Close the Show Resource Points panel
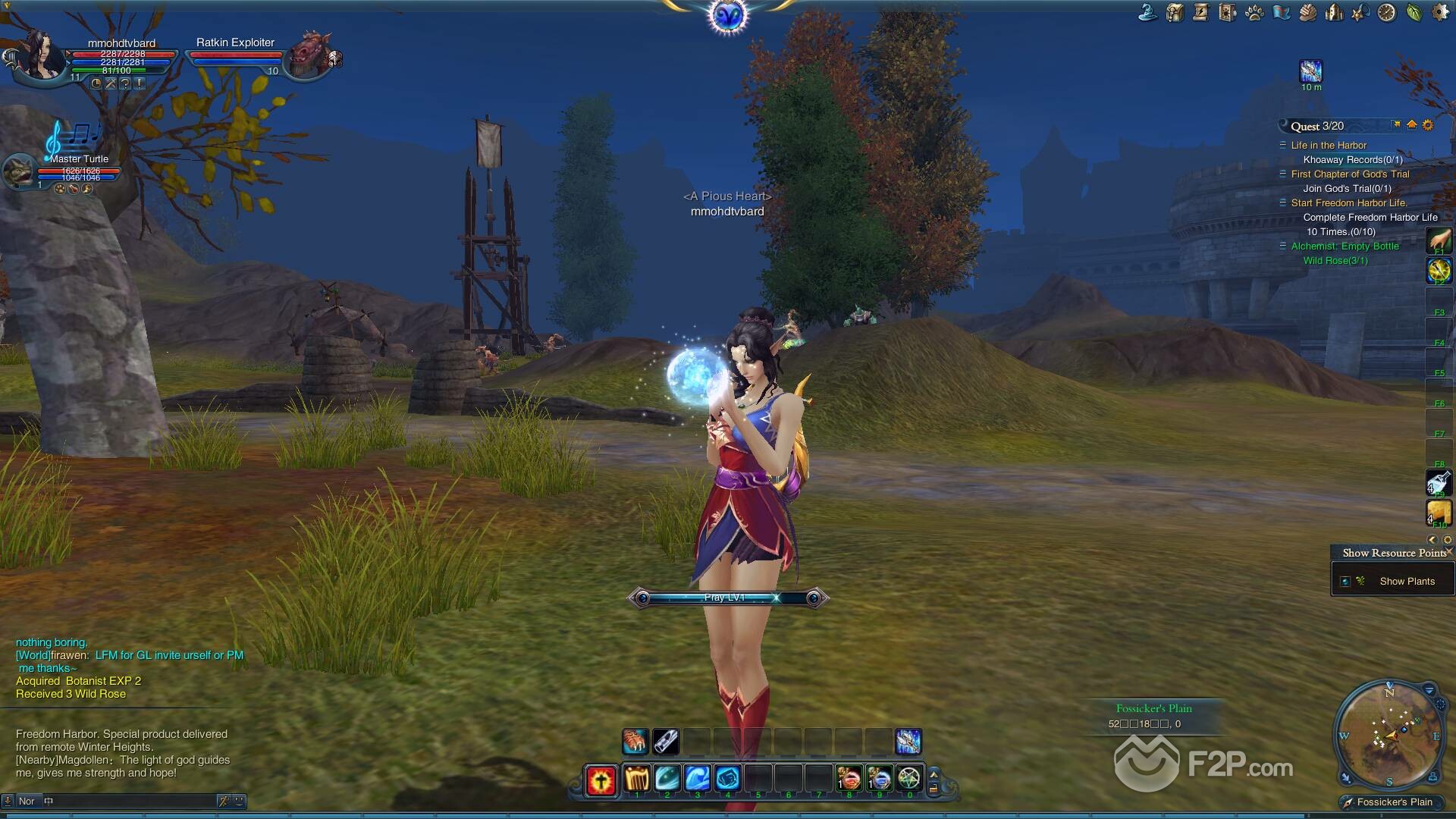 click(1449, 551)
